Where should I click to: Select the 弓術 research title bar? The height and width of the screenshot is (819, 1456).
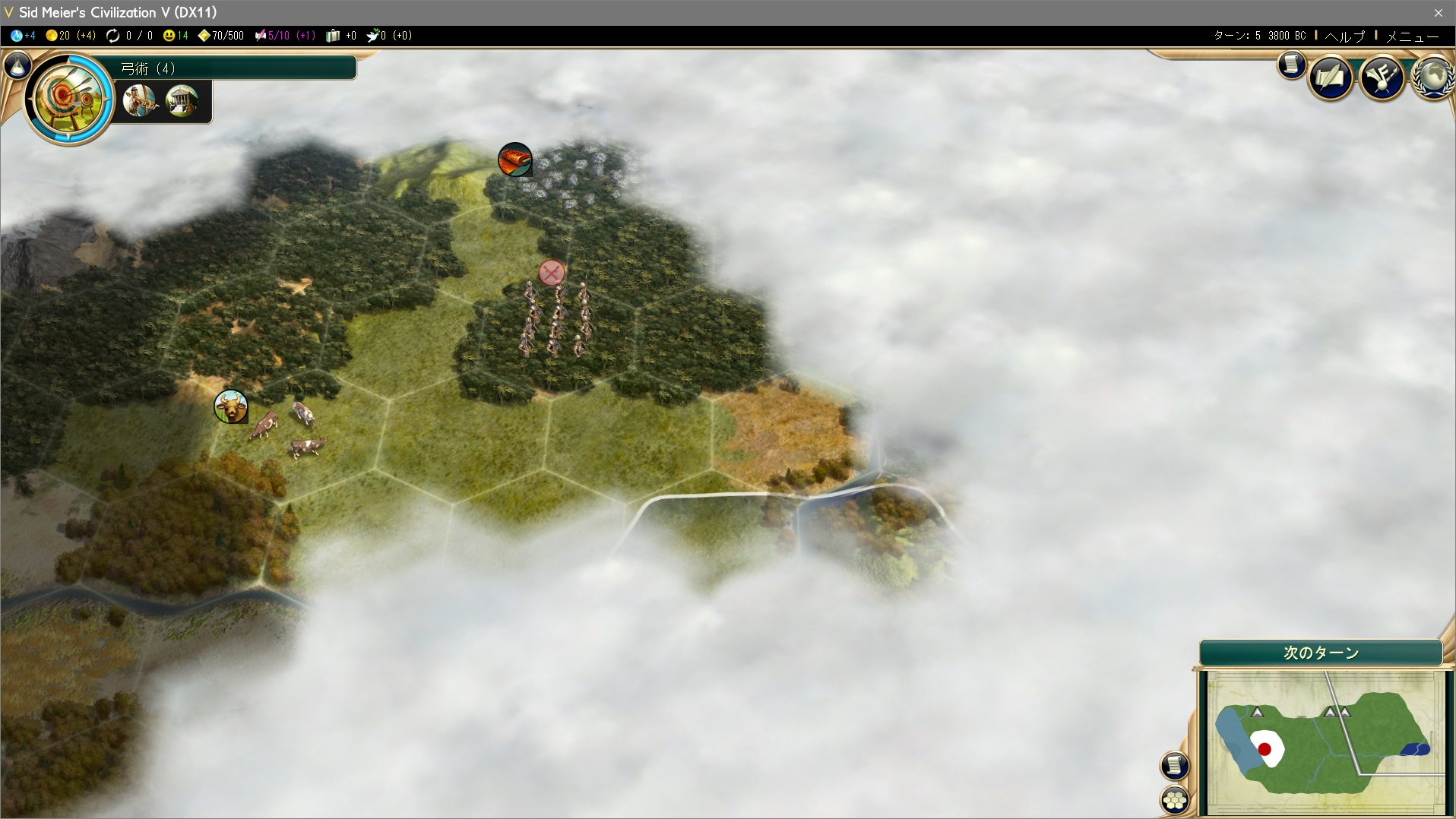(236, 68)
